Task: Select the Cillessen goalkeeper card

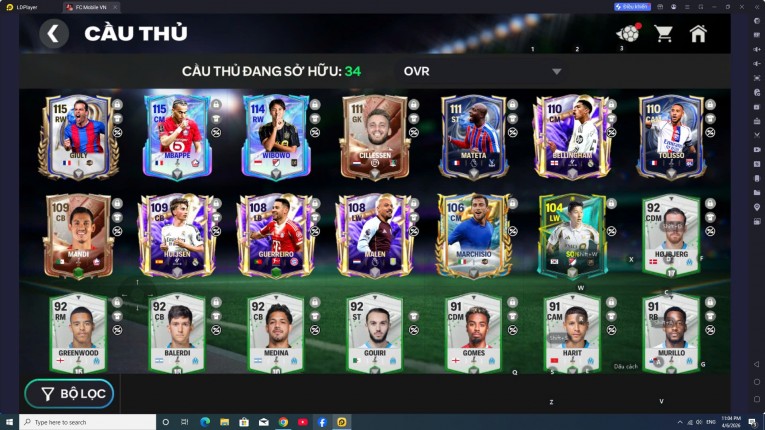Action: 374,137
